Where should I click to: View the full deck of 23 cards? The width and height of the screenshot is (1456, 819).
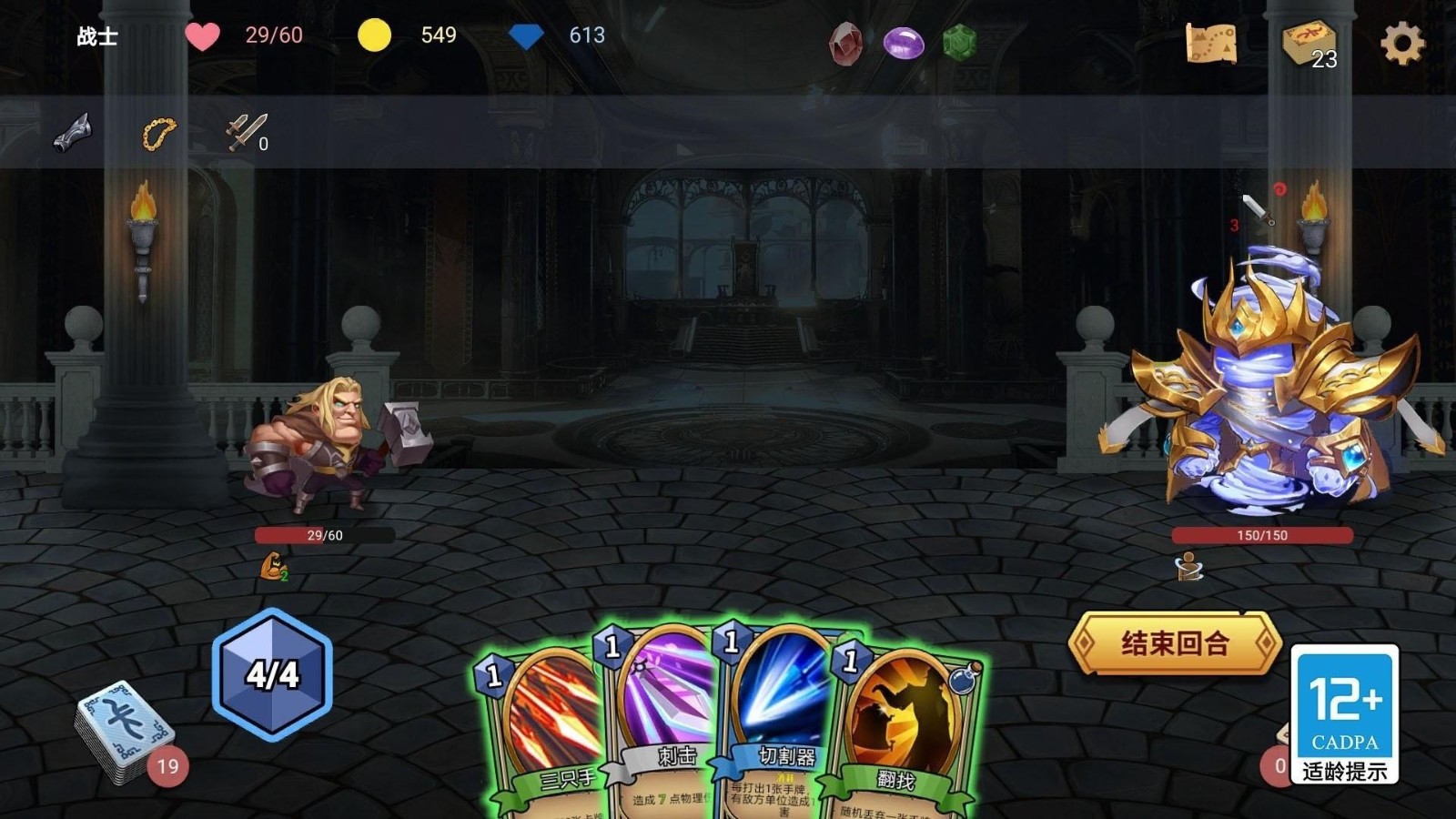coord(1308,43)
